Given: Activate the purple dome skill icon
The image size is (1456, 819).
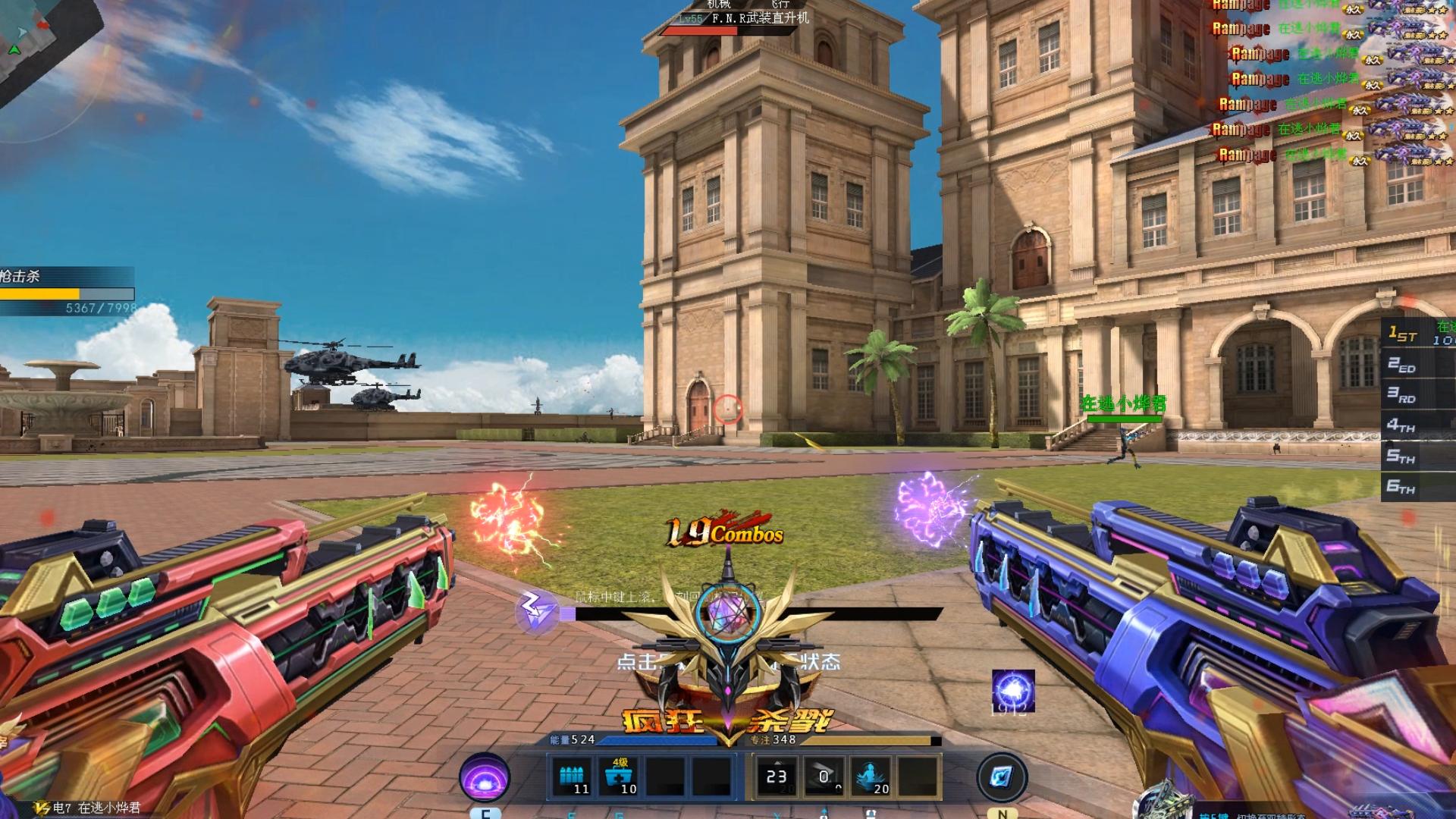Looking at the screenshot, I should point(484,777).
